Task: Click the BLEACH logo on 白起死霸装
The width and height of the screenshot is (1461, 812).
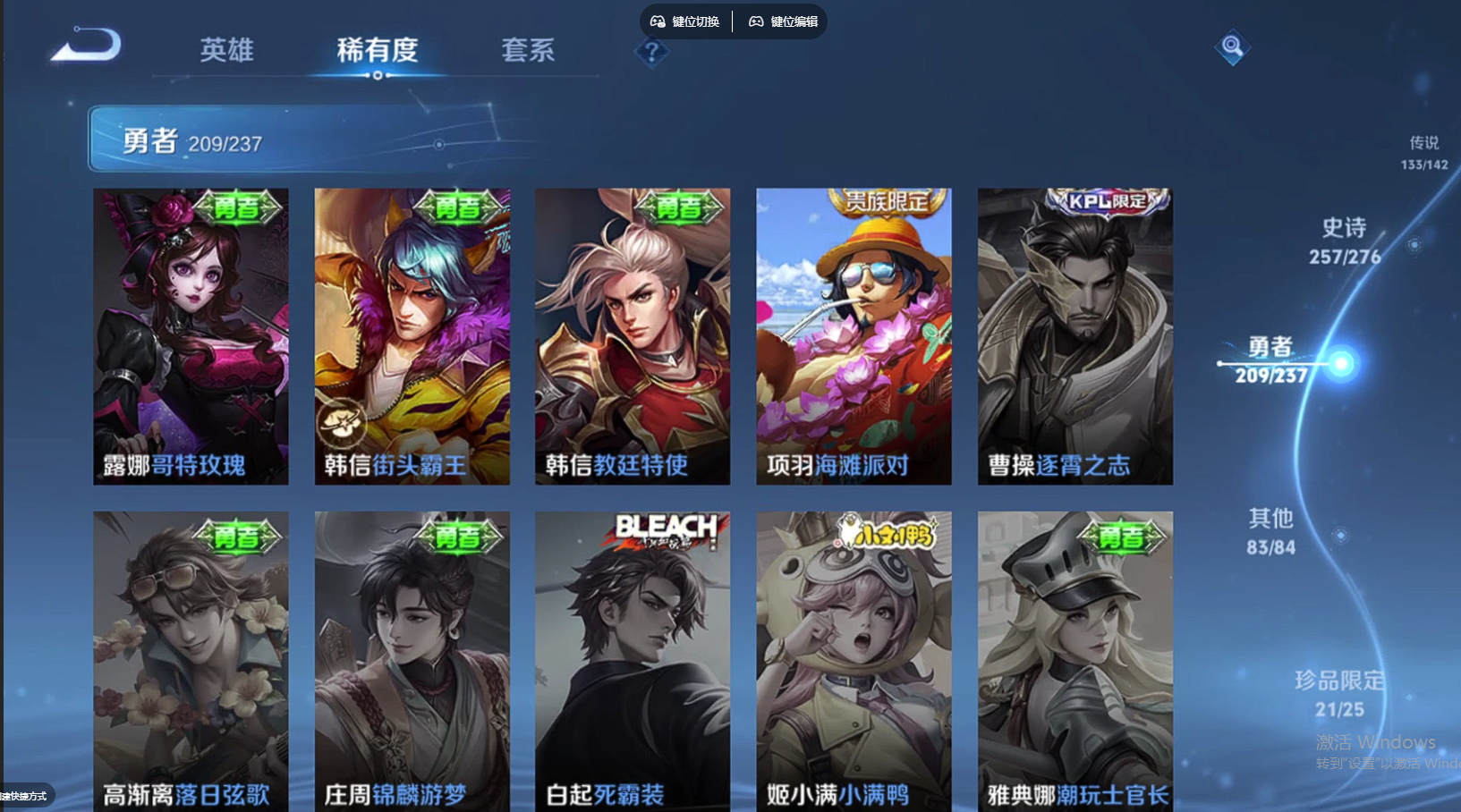Action: 665,529
